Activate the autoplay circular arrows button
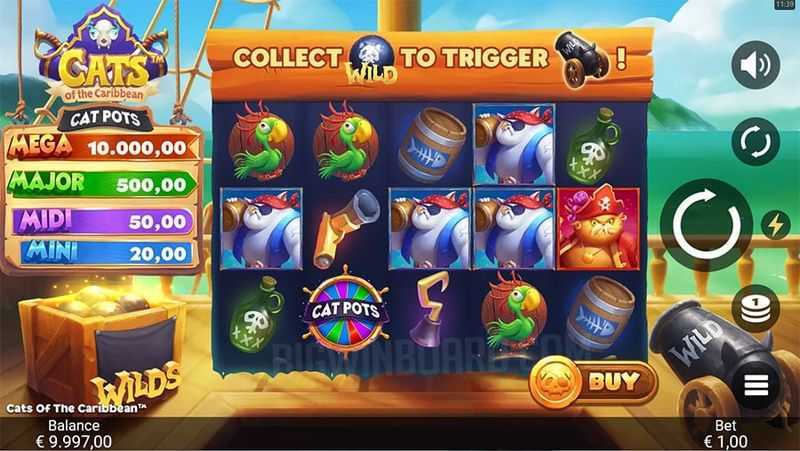The height and width of the screenshot is (451, 800). pos(755,141)
